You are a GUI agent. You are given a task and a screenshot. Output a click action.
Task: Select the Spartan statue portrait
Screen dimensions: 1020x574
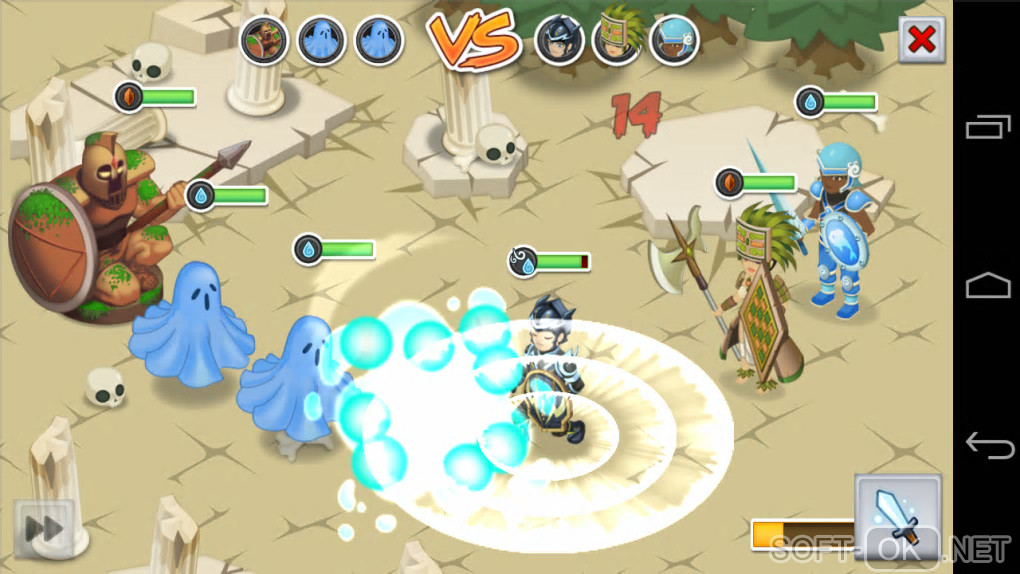click(265, 41)
